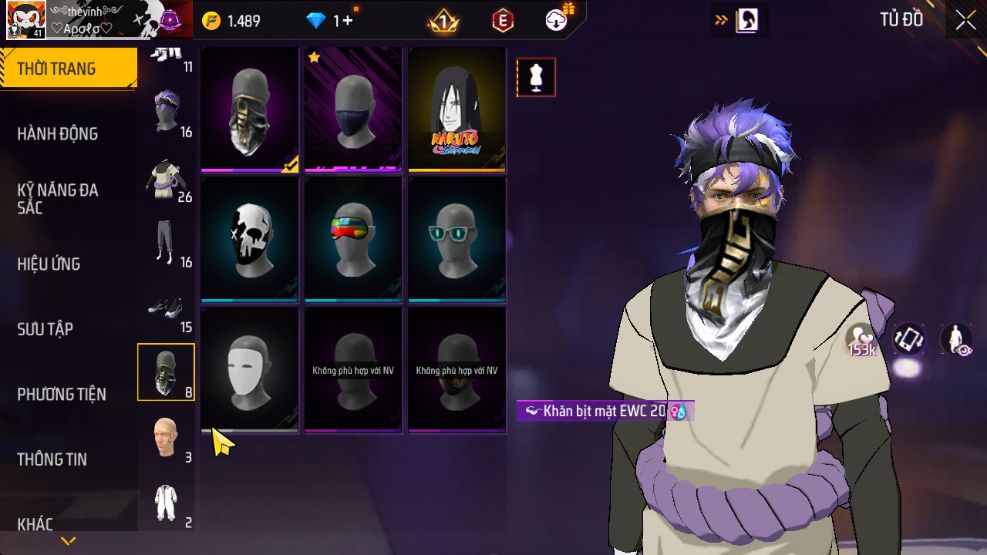Tap the gold coin balance 1.489
Viewport: 987px width, 555px height.
[232, 21]
